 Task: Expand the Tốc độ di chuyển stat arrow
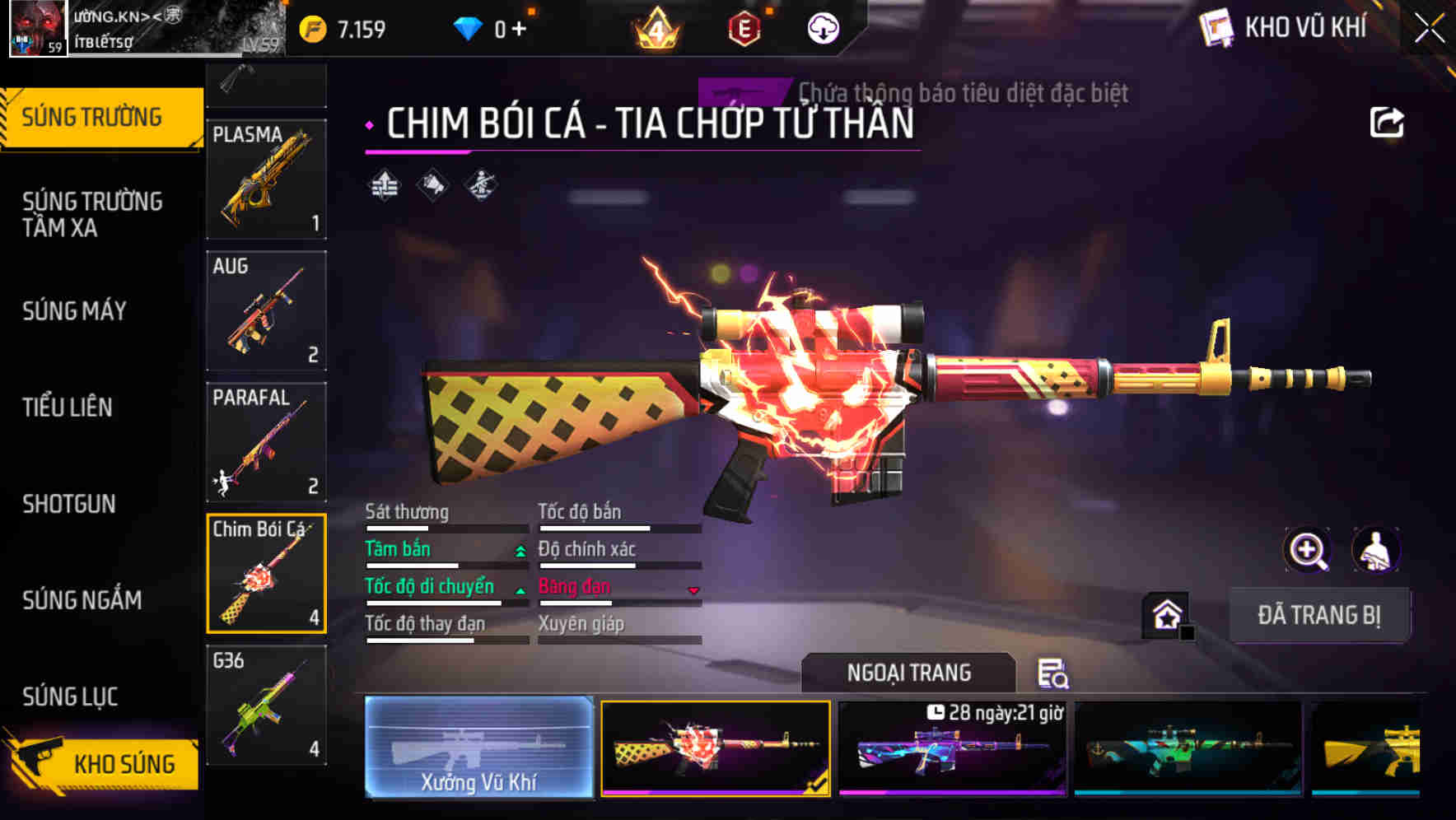520,591
